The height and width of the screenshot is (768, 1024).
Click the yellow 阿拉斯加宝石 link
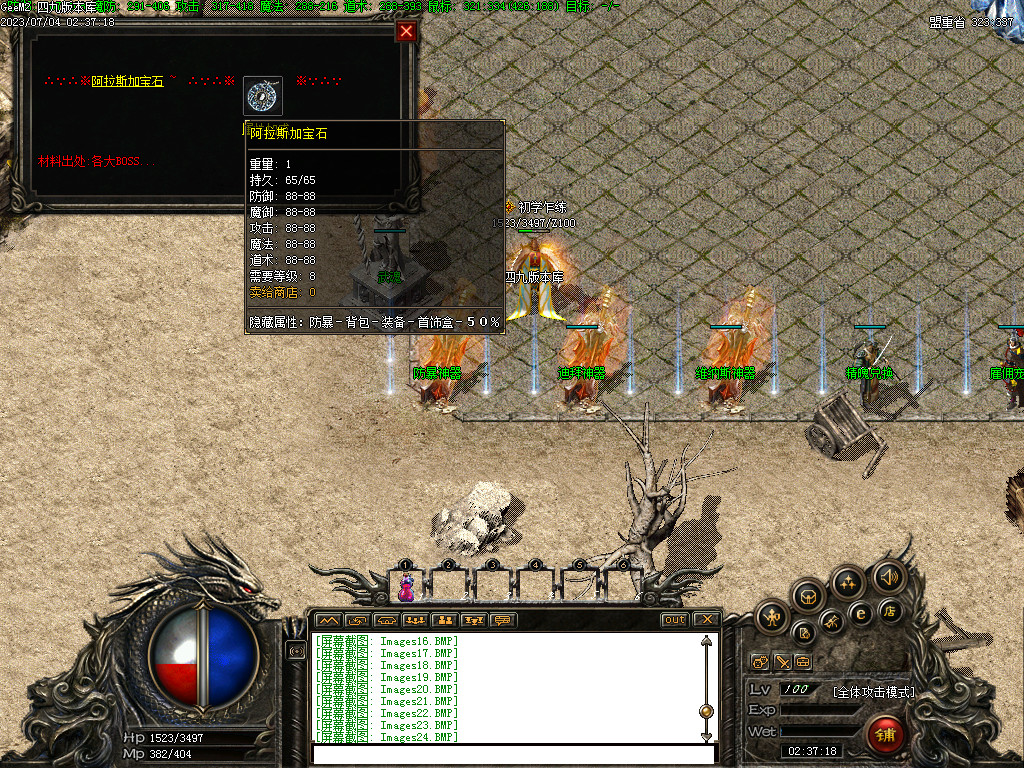[127, 81]
